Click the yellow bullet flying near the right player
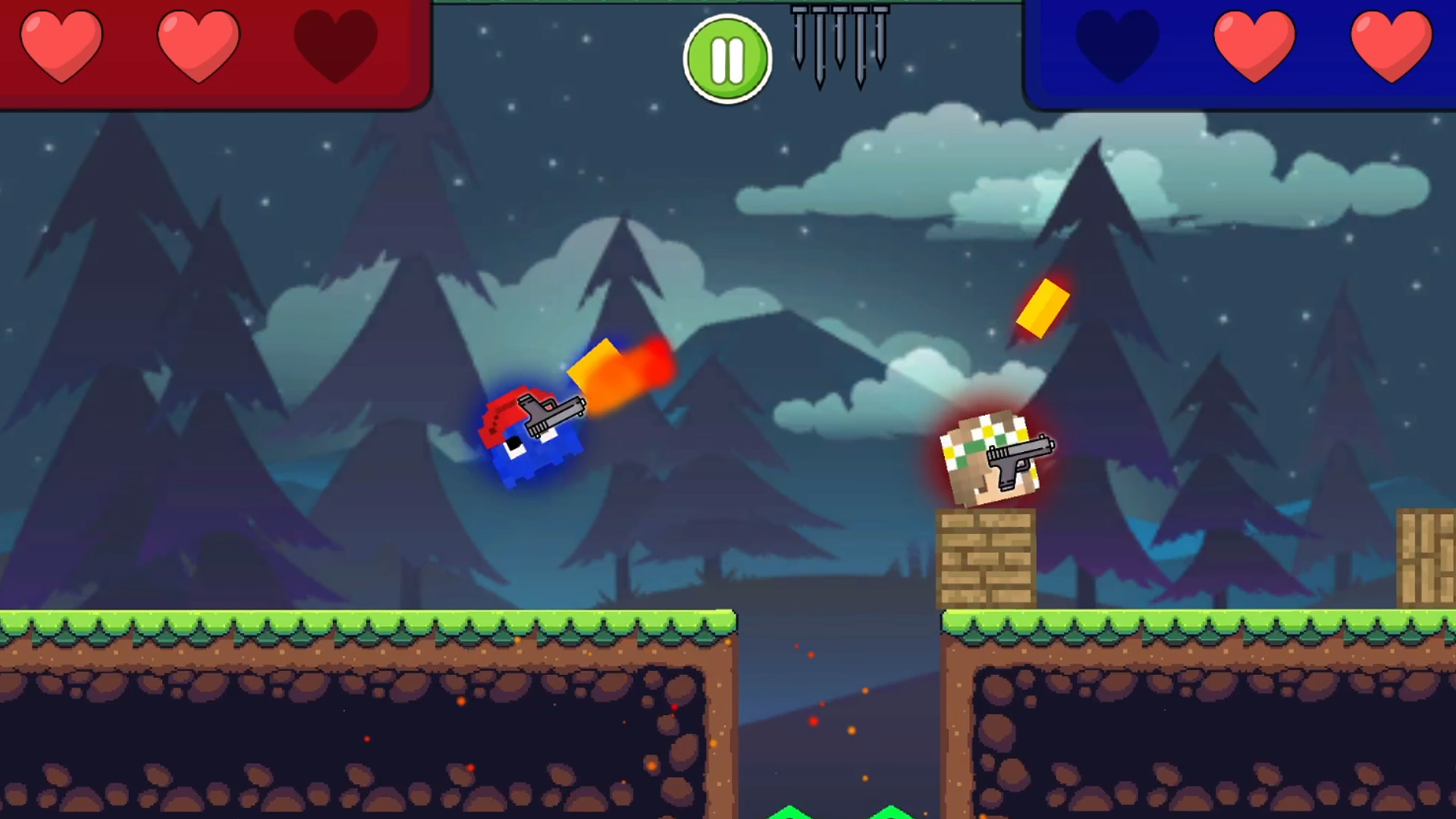1456x819 pixels. click(1043, 307)
